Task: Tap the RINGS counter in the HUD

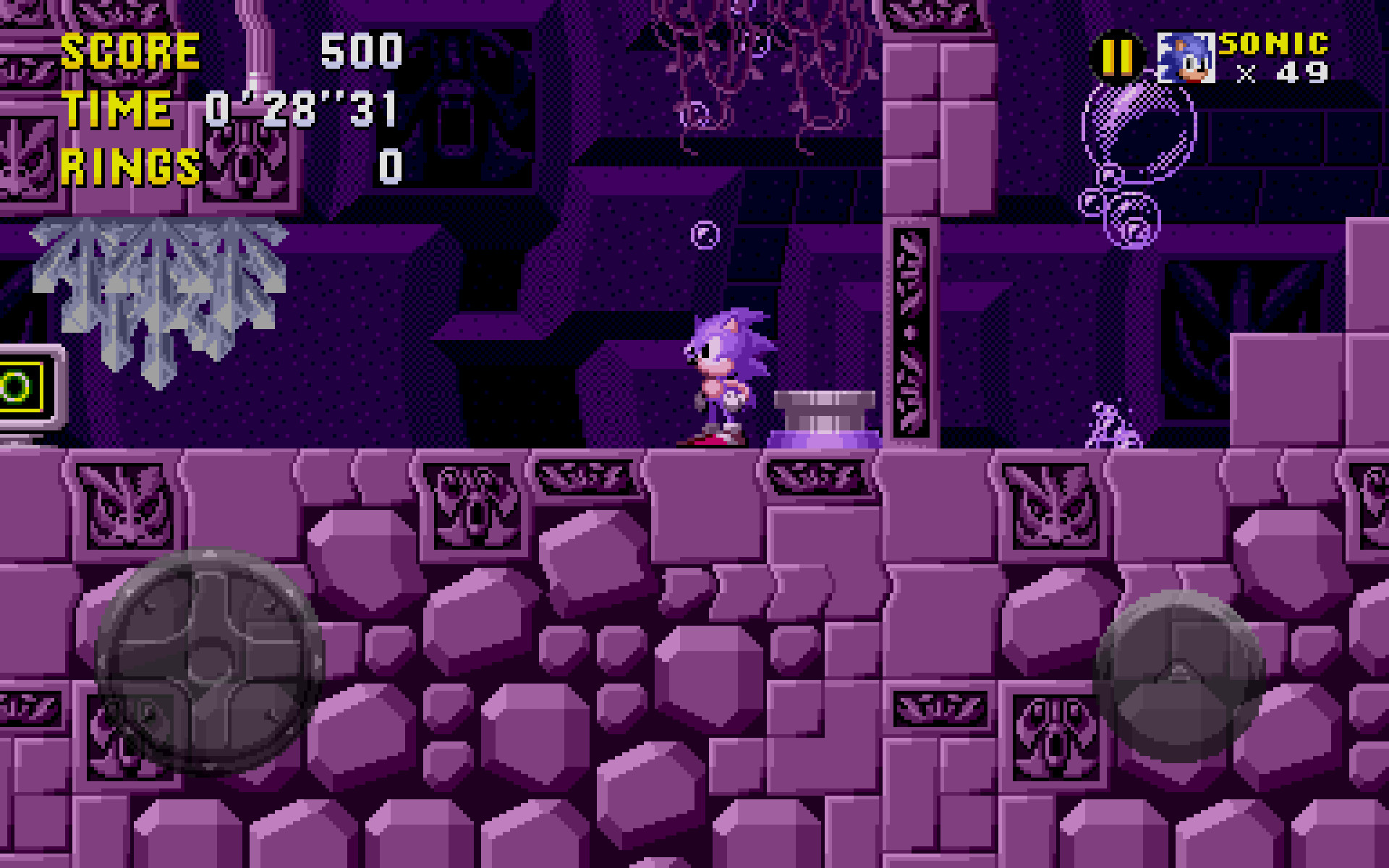Action: (130, 166)
